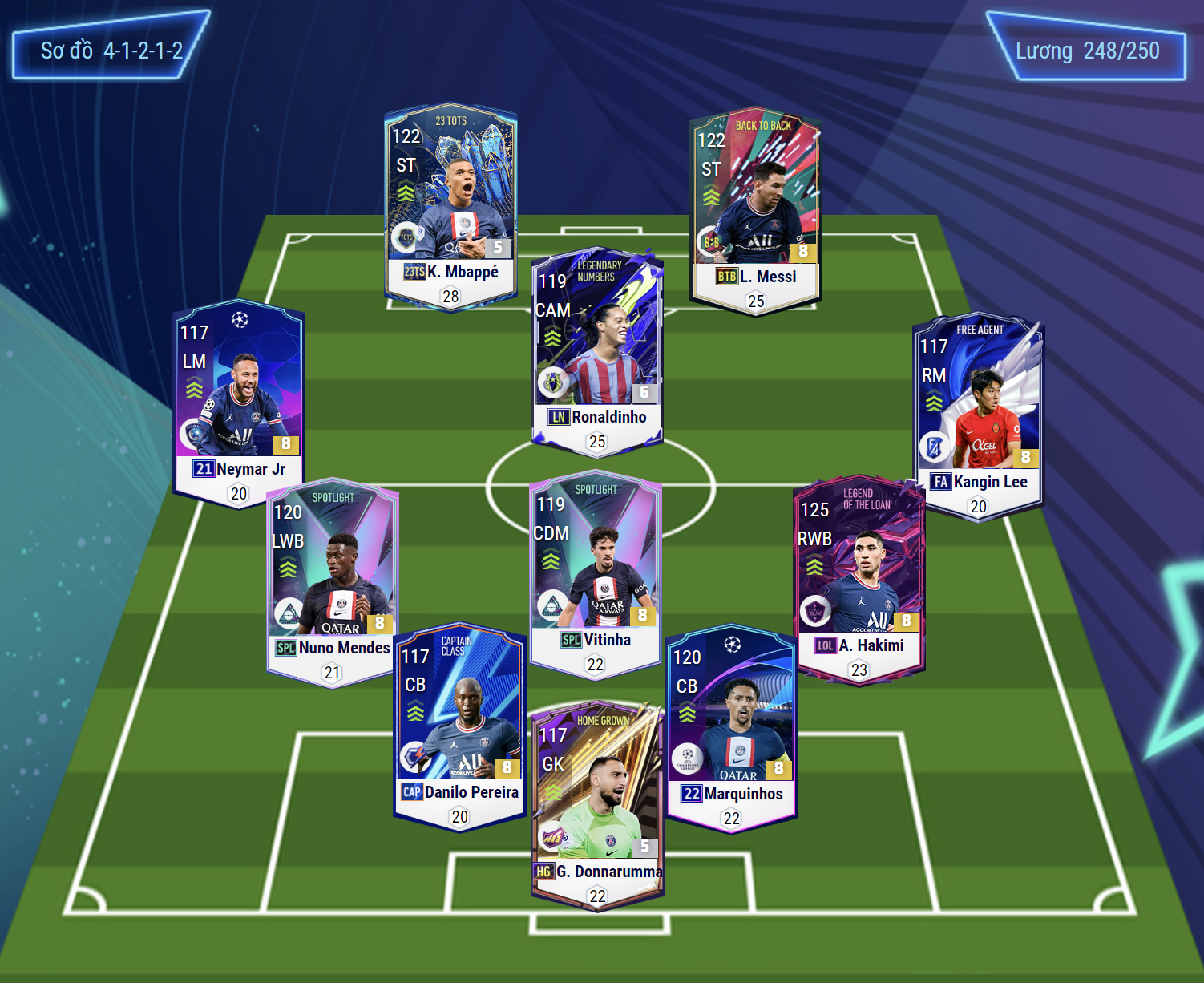Click the Kangin Lee RM card
The height and width of the screenshot is (983, 1204).
978,415
